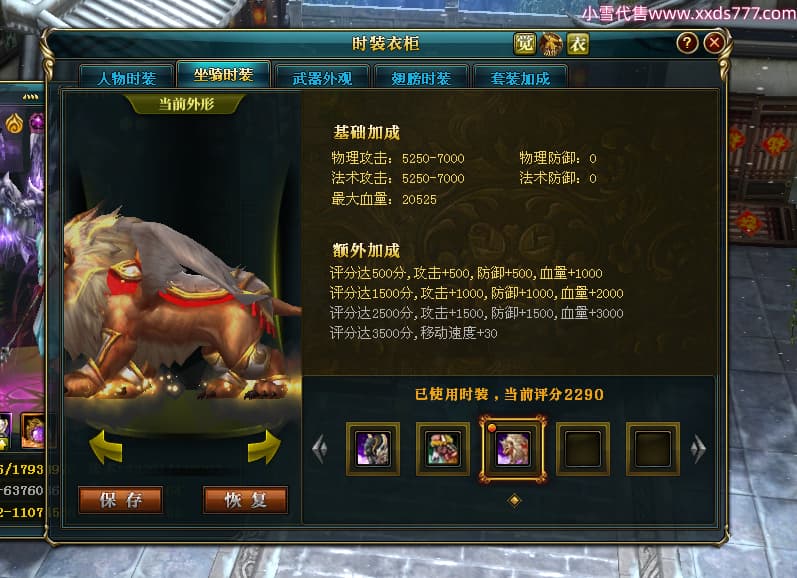This screenshot has width=797, height=578.
Task: Click the 览 button in title bar
Action: coord(525,43)
